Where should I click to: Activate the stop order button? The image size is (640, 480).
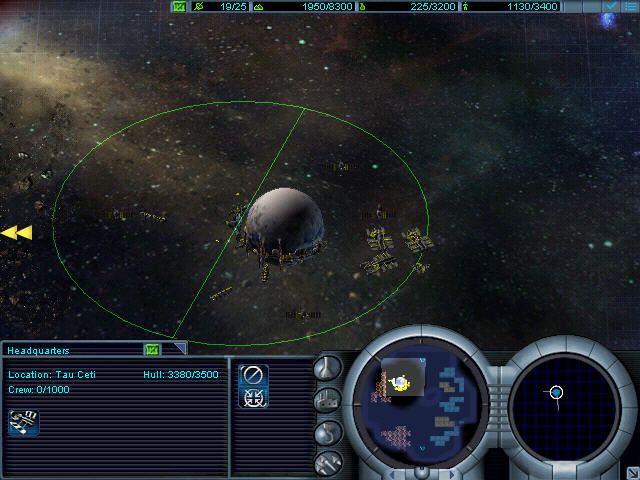(x=254, y=377)
